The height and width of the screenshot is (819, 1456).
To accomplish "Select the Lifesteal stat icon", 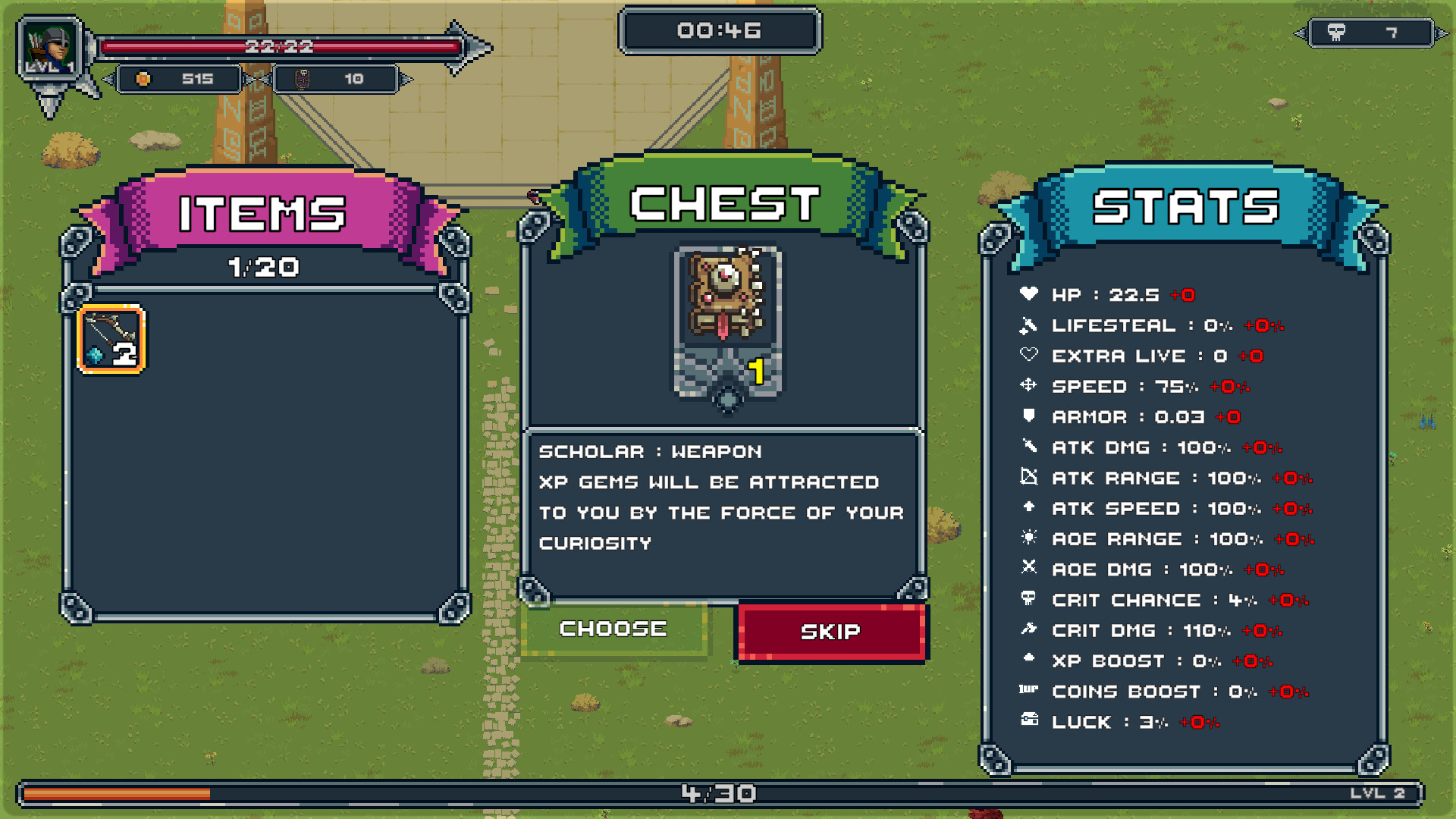I will click(x=1029, y=326).
